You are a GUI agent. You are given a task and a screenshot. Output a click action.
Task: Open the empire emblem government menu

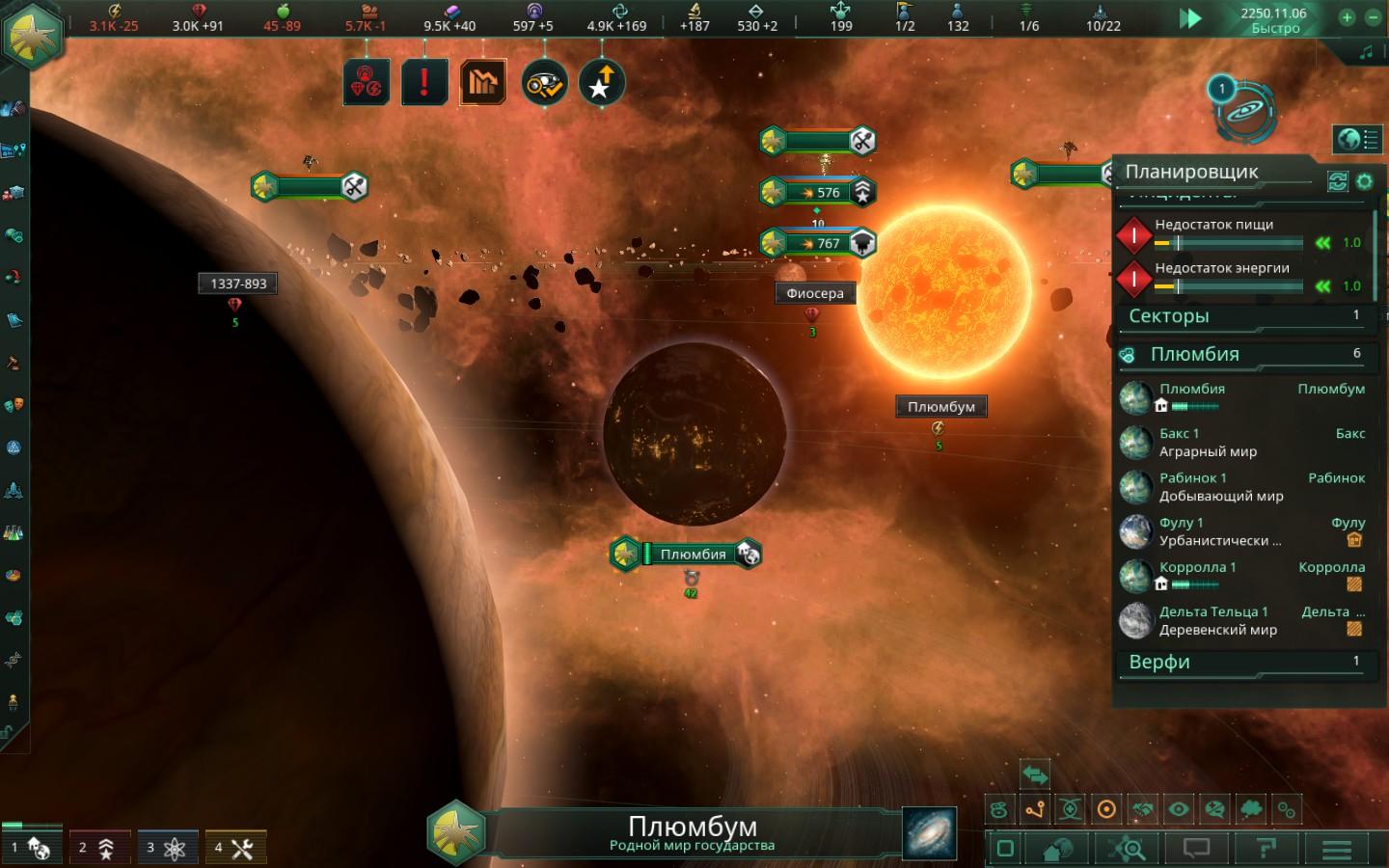(33, 35)
